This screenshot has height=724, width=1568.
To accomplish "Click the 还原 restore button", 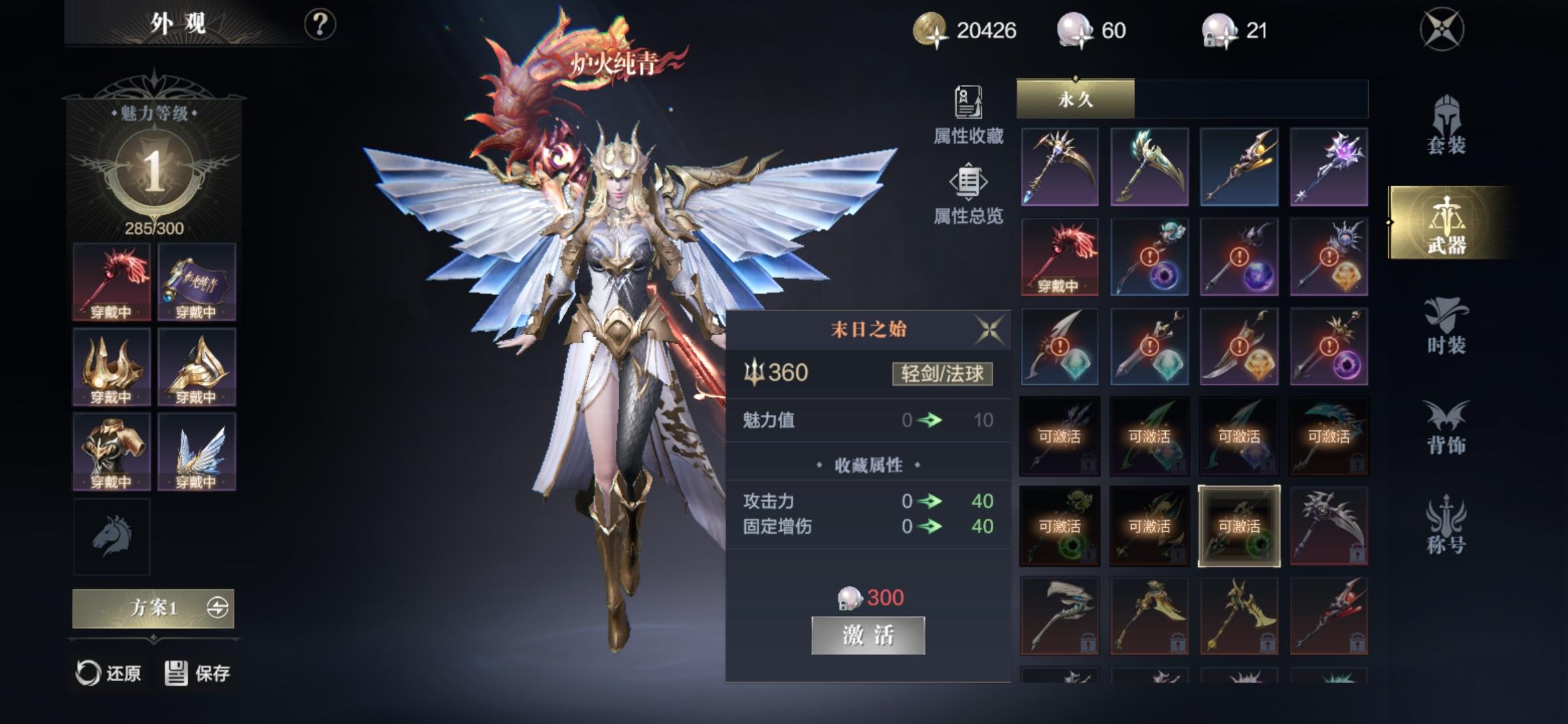I will (x=108, y=673).
